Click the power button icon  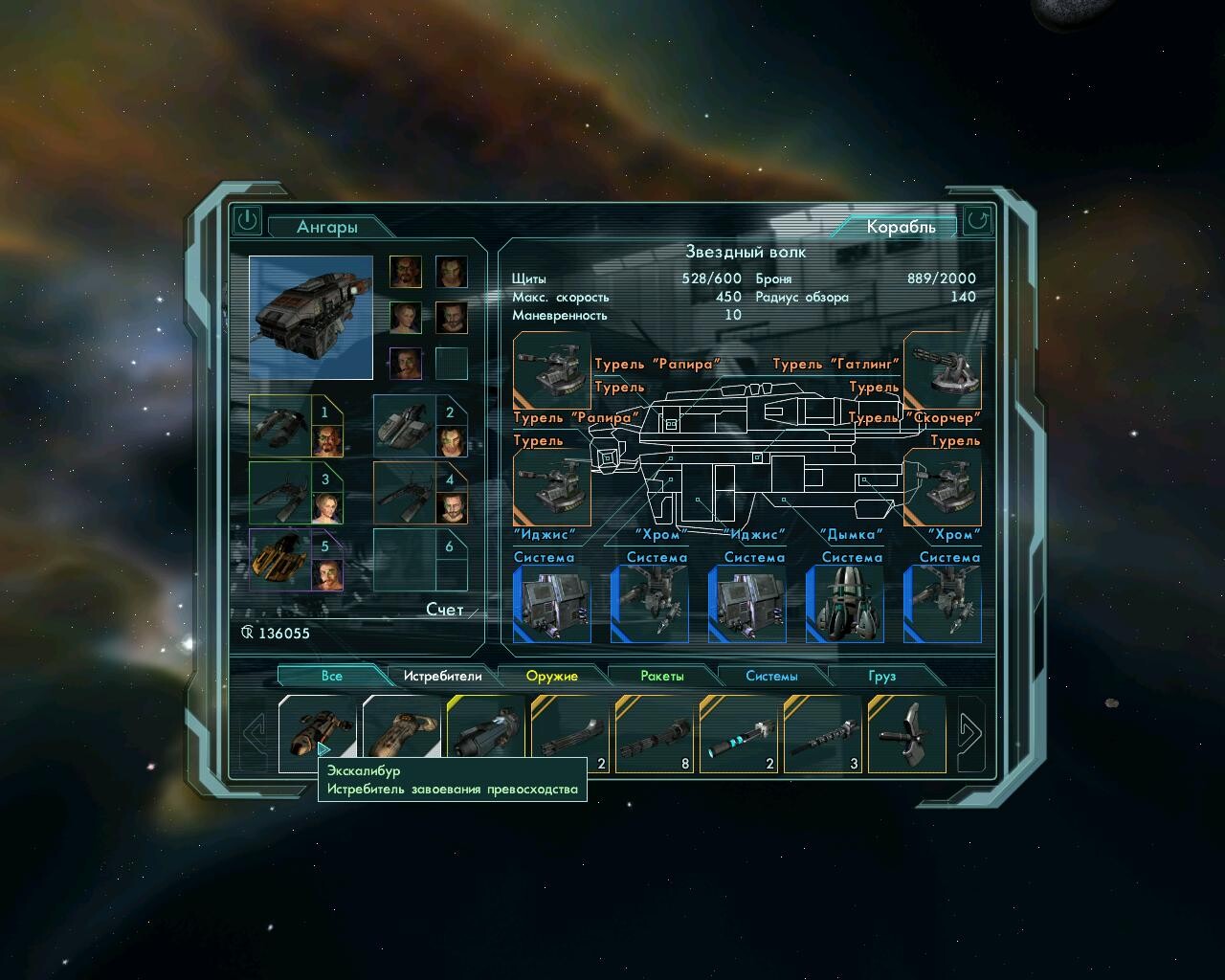coord(247,220)
